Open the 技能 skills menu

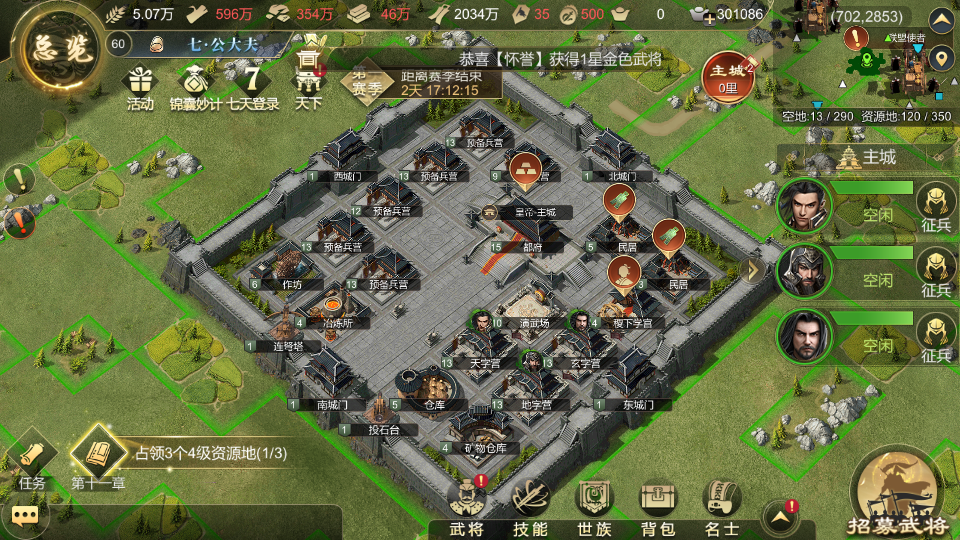(x=530, y=506)
